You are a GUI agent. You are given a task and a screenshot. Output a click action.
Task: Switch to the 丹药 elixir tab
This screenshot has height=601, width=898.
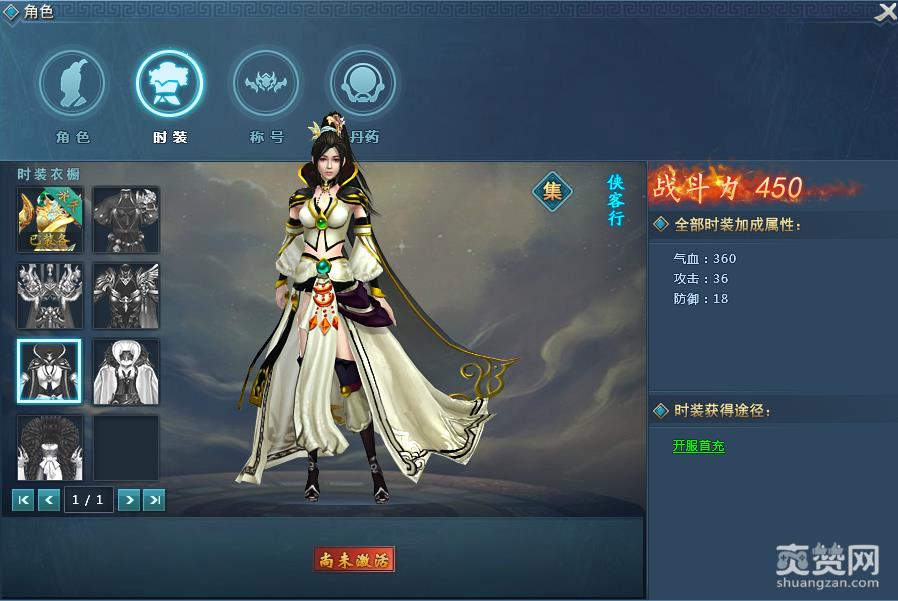point(362,84)
